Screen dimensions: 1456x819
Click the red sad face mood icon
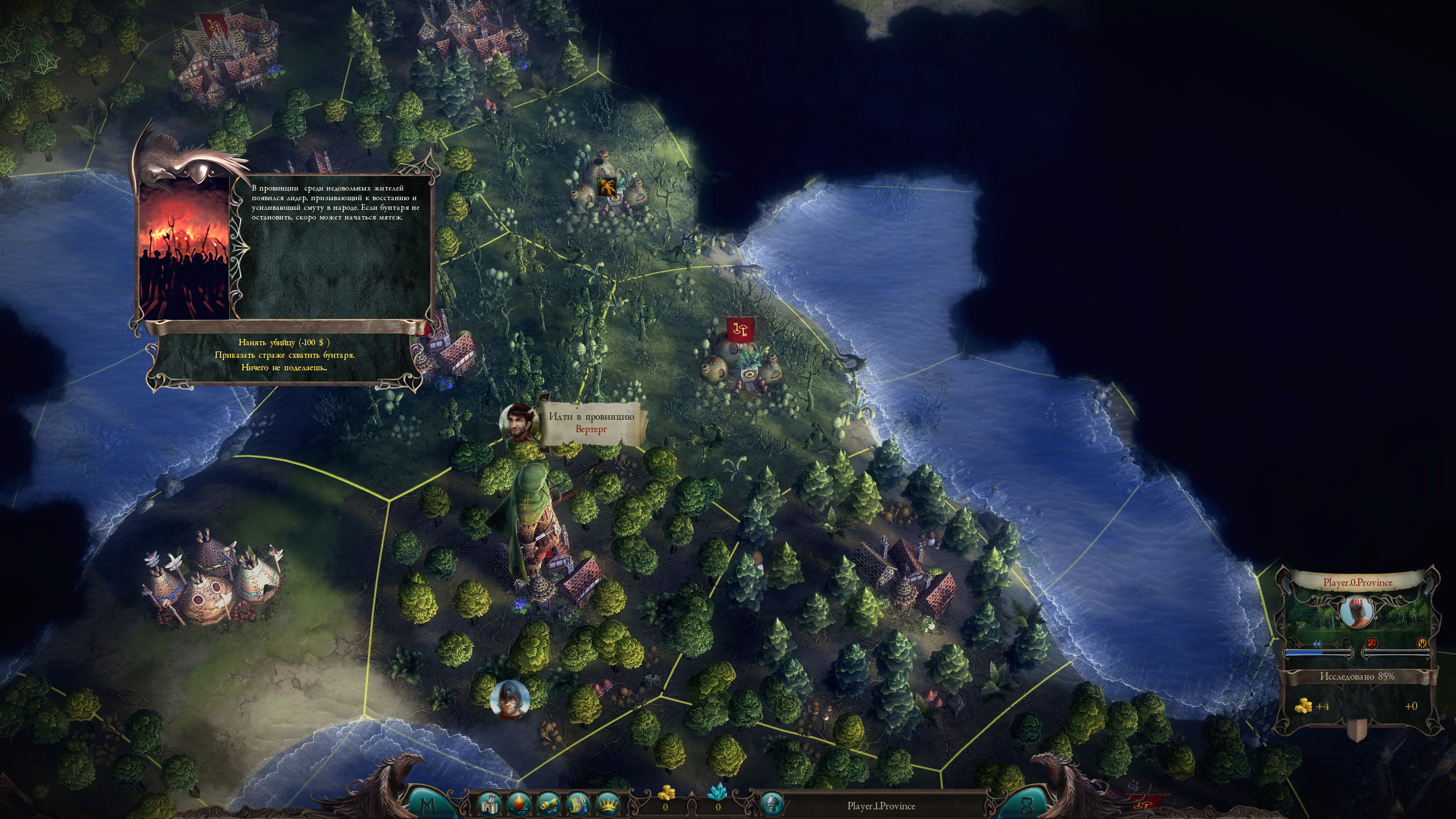point(1371,643)
